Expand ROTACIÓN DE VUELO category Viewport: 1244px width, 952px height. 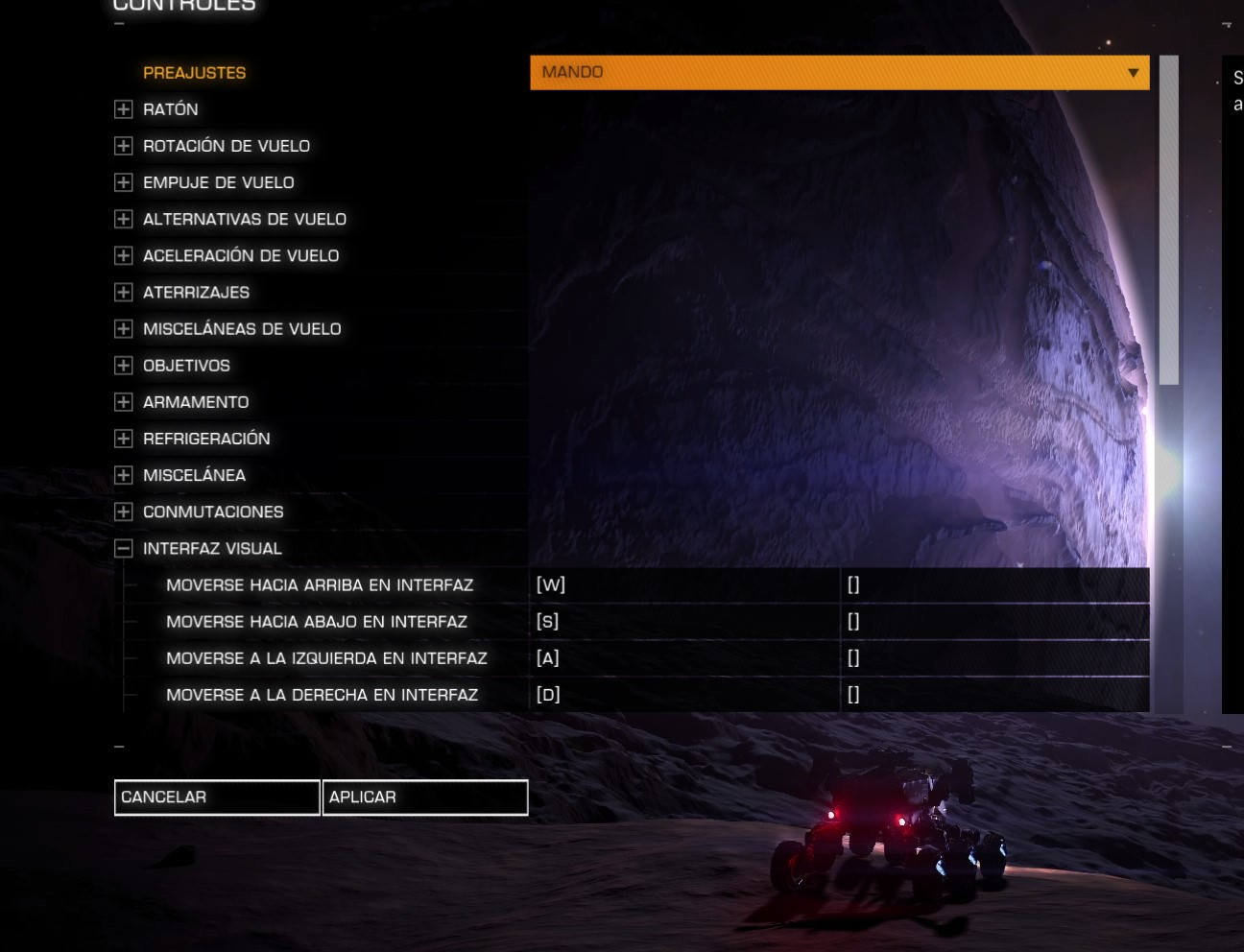[123, 146]
